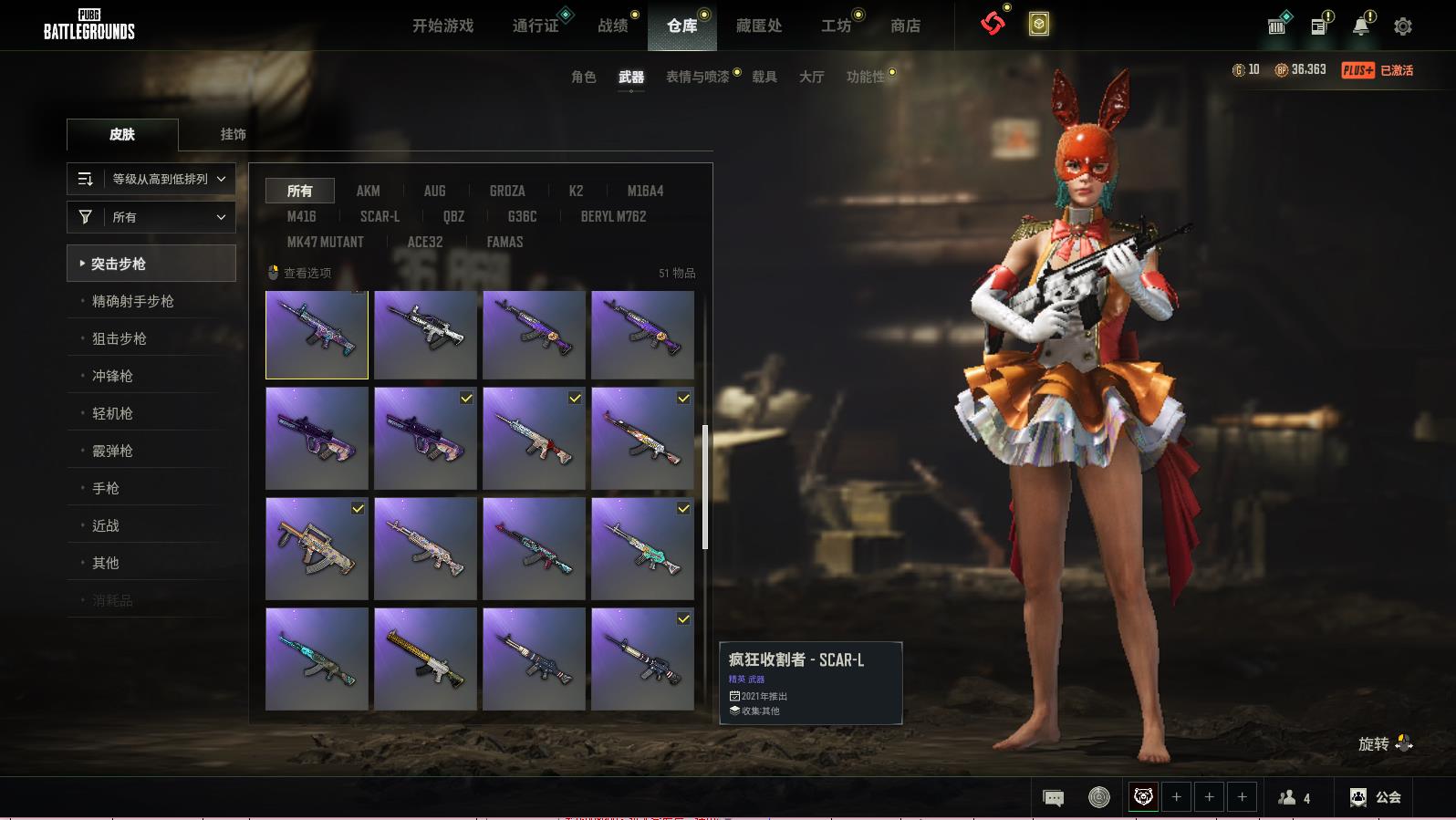Switch to the 角色 character tab
This screenshot has width=1456, height=820.
pyautogui.click(x=583, y=77)
